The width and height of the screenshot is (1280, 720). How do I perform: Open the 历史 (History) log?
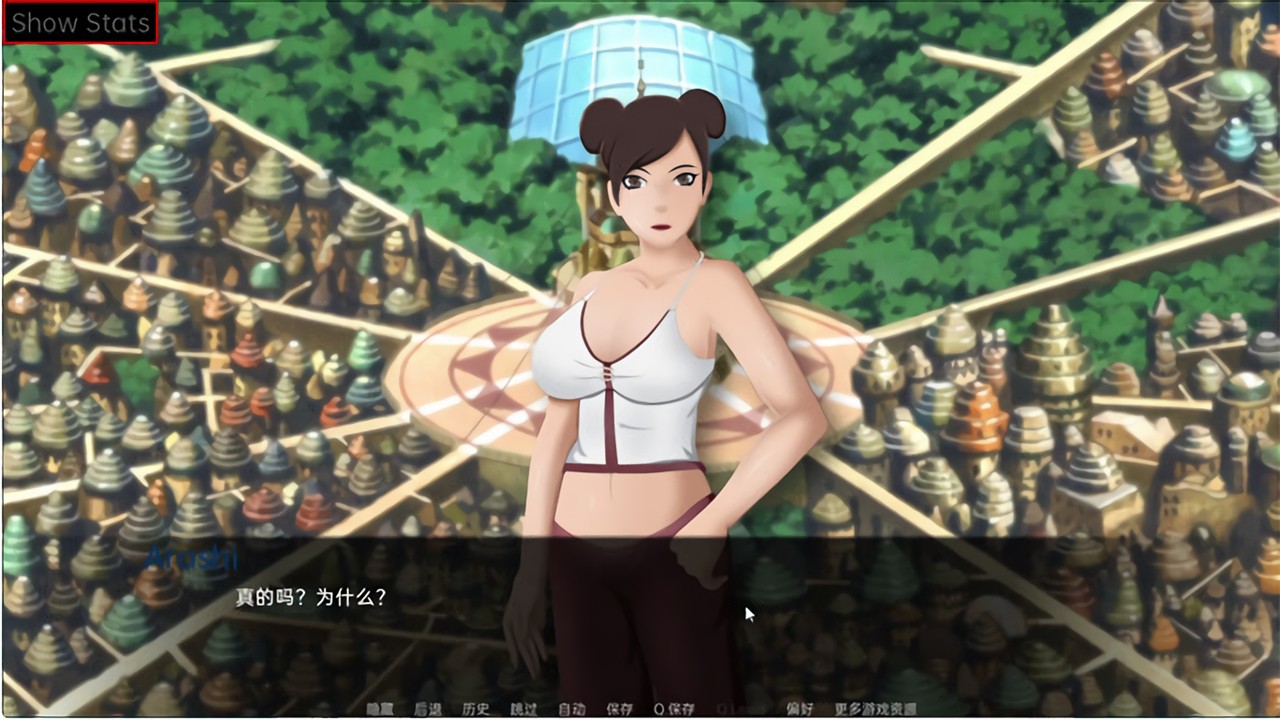pyautogui.click(x=476, y=709)
